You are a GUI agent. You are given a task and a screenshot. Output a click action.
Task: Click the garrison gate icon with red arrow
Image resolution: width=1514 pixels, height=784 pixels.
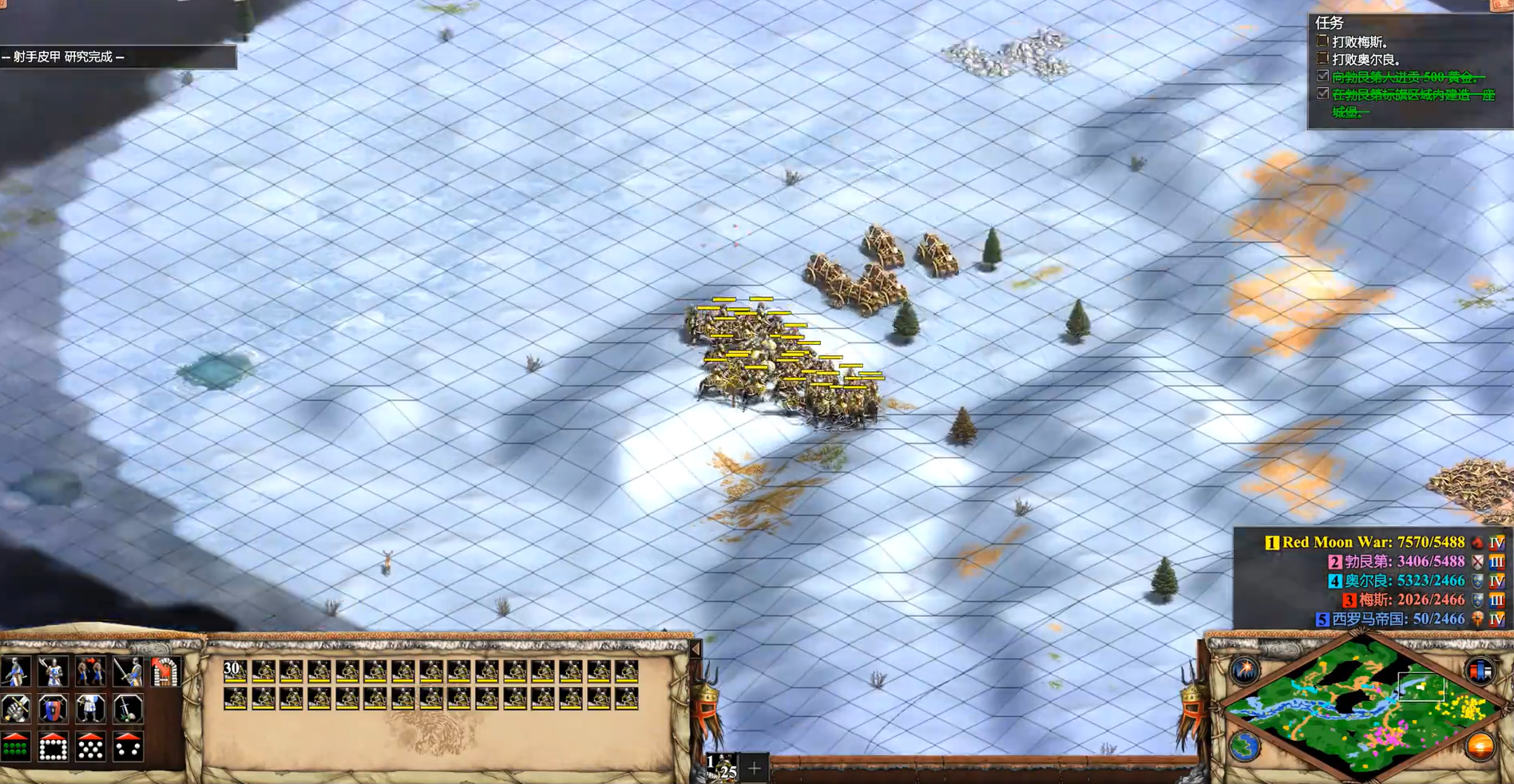pyautogui.click(x=164, y=672)
